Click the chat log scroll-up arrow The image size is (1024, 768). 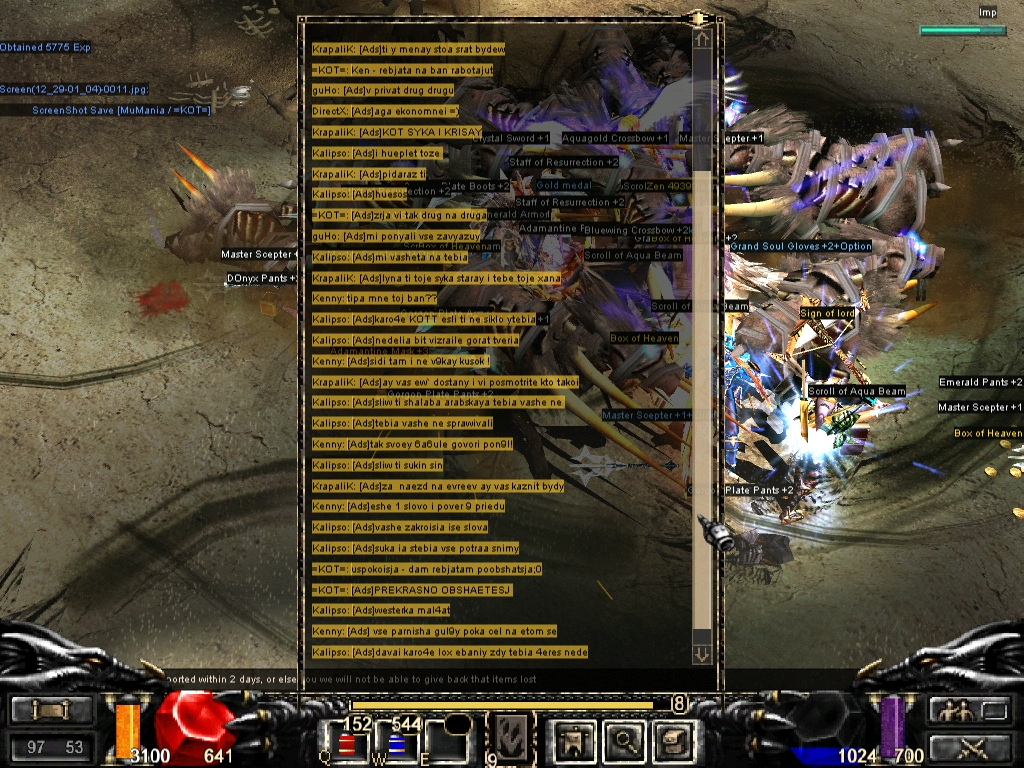702,40
